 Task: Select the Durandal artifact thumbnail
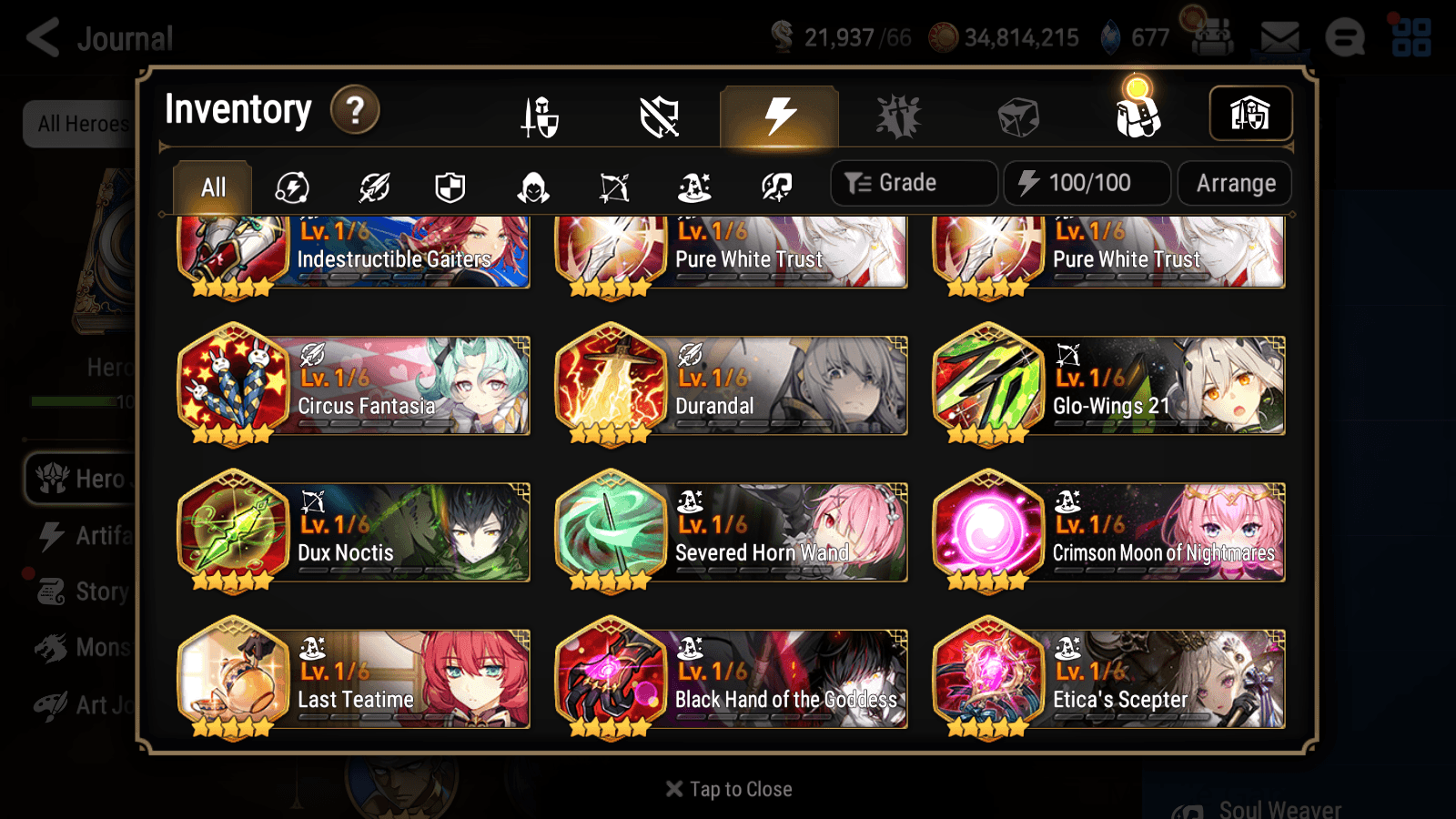[x=612, y=386]
